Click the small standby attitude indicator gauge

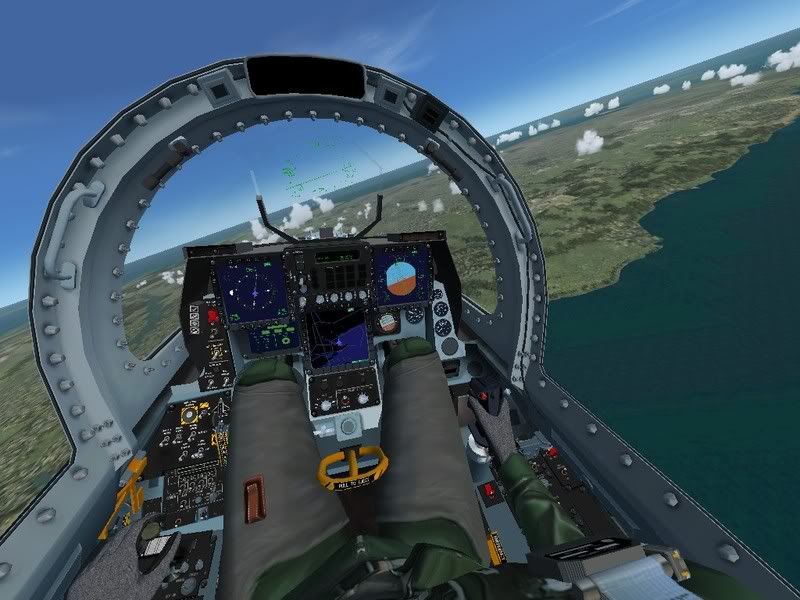[387, 322]
